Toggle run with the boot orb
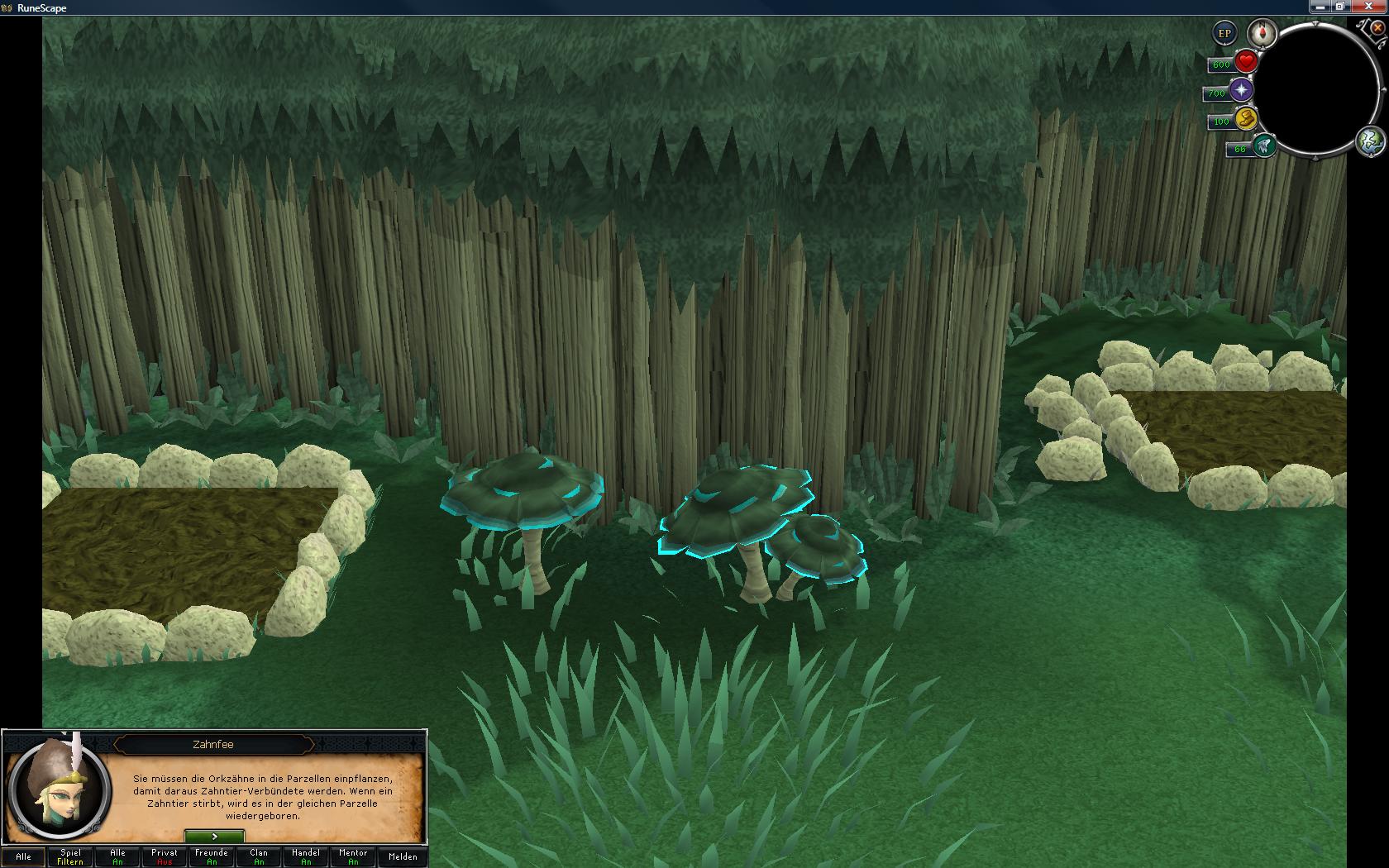Viewport: 1389px width, 868px height. click(1246, 118)
